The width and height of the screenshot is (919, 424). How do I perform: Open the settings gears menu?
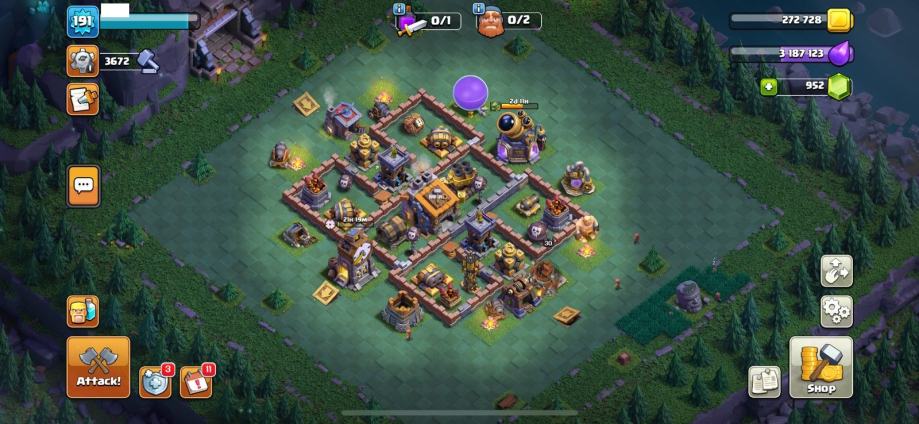[x=836, y=311]
